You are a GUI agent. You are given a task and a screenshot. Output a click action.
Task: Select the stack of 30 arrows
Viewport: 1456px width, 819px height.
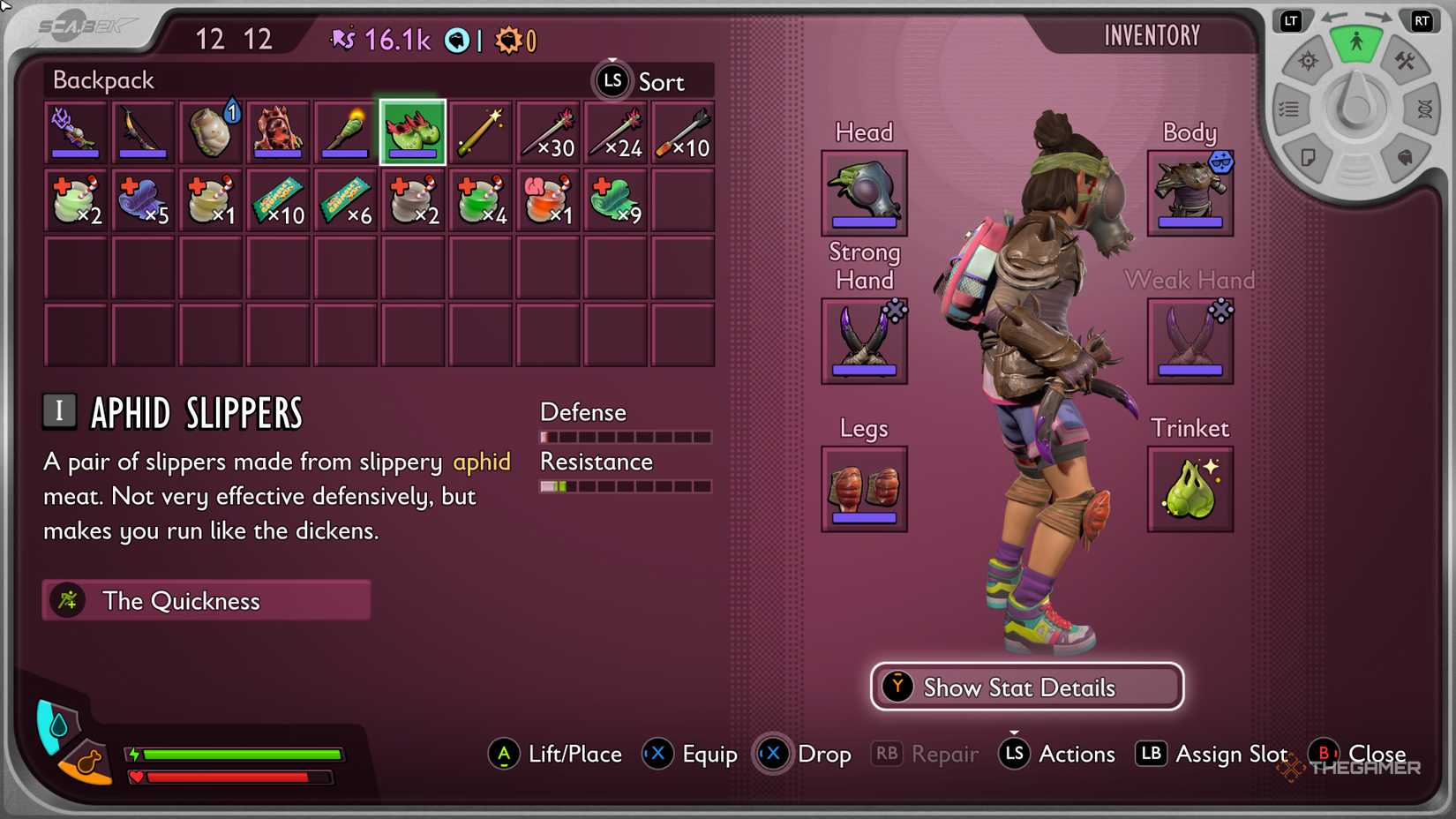point(548,131)
